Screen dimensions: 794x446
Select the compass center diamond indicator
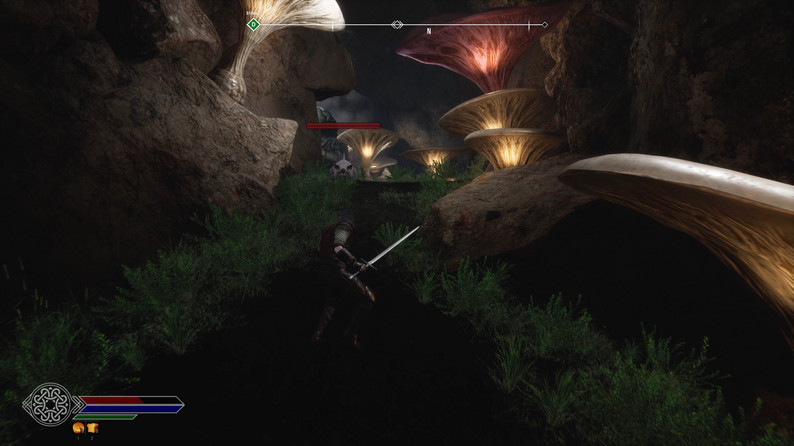(x=397, y=24)
